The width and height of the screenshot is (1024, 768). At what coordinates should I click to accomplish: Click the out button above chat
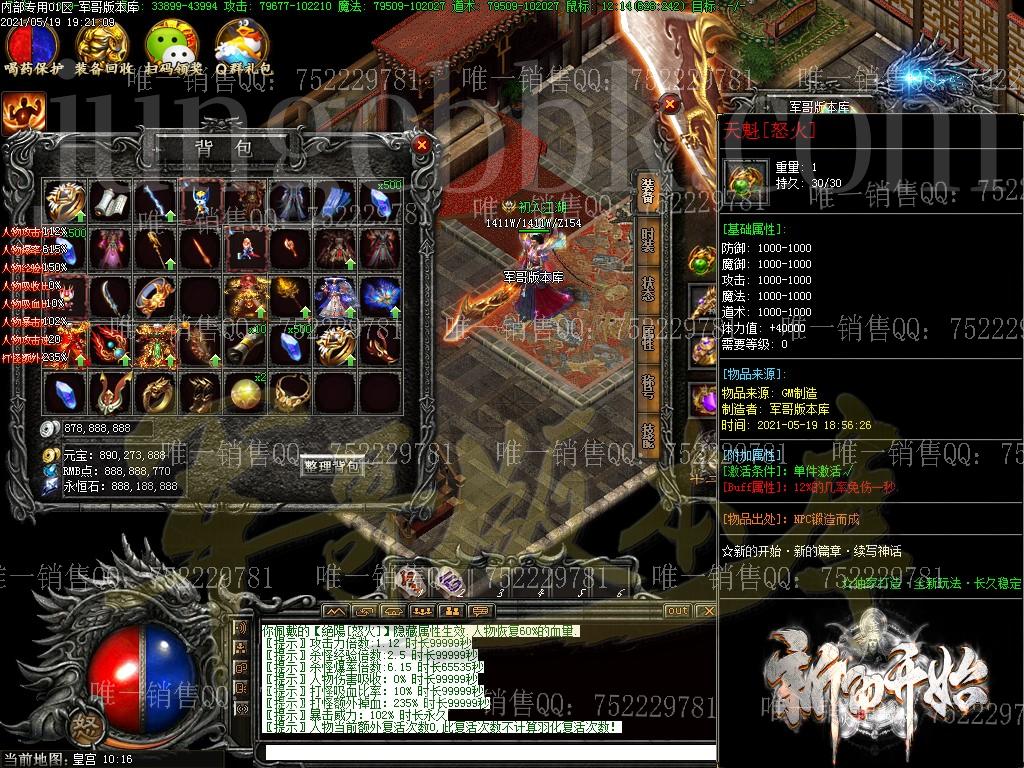coord(677,611)
